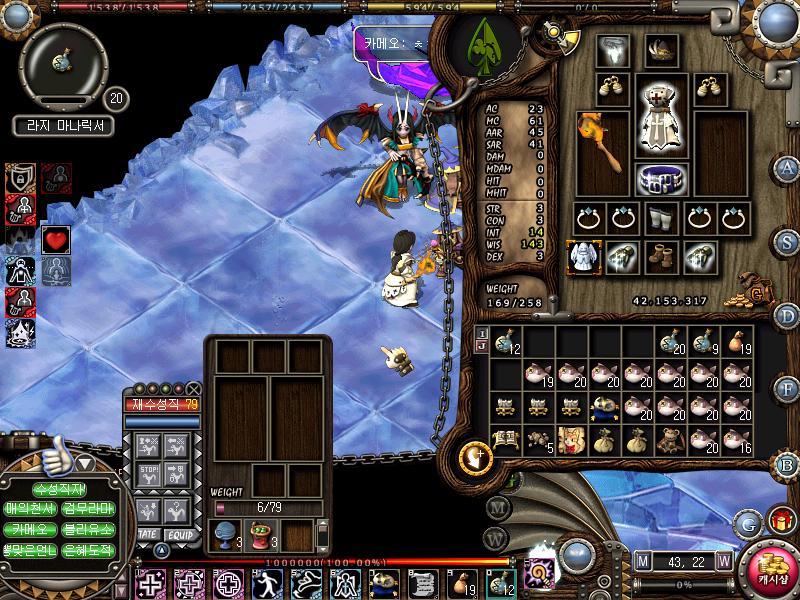Choose the blue-robed doll inventory item
800x600 pixels.
point(607,407)
